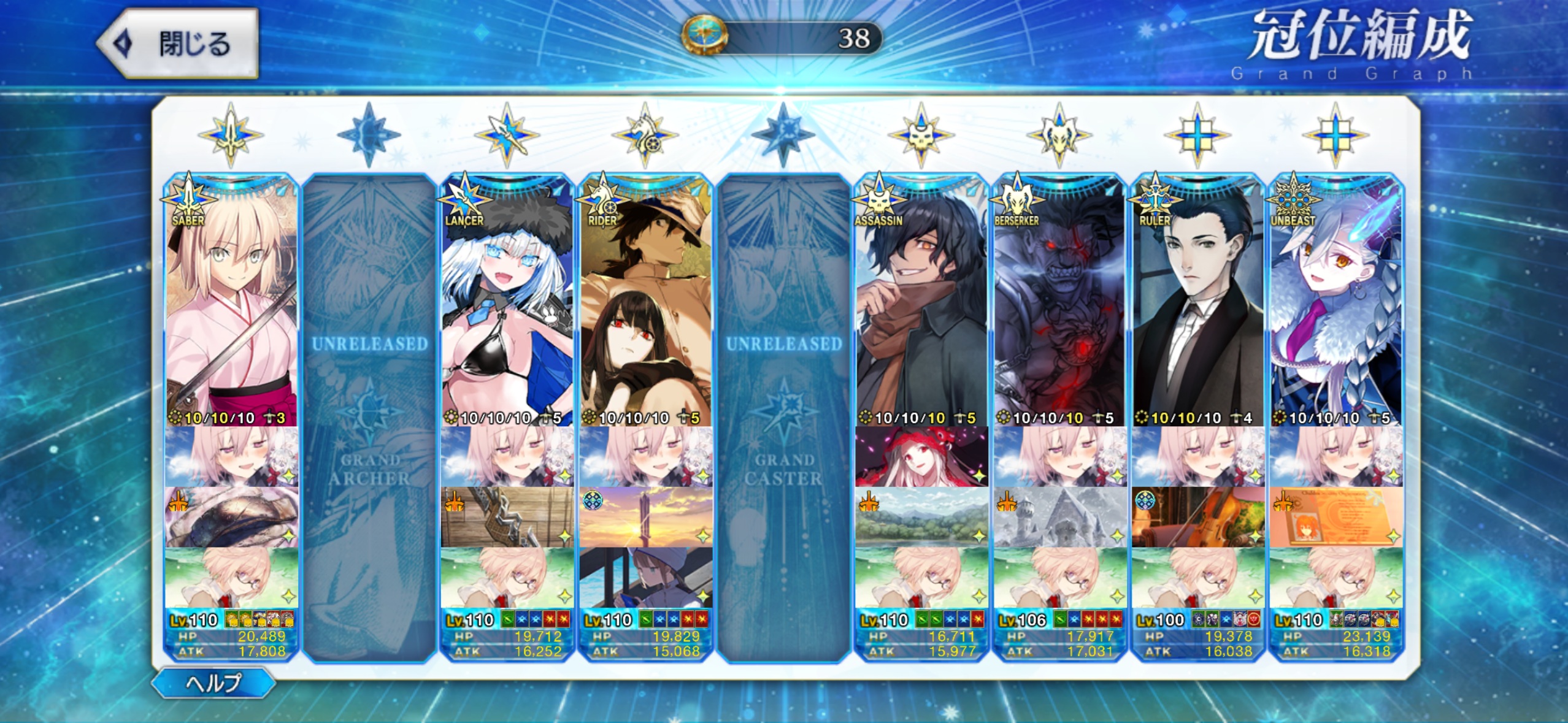1568x723 pixels.
Task: Select the red-hooded craft essence on Assassin
Action: (921, 457)
